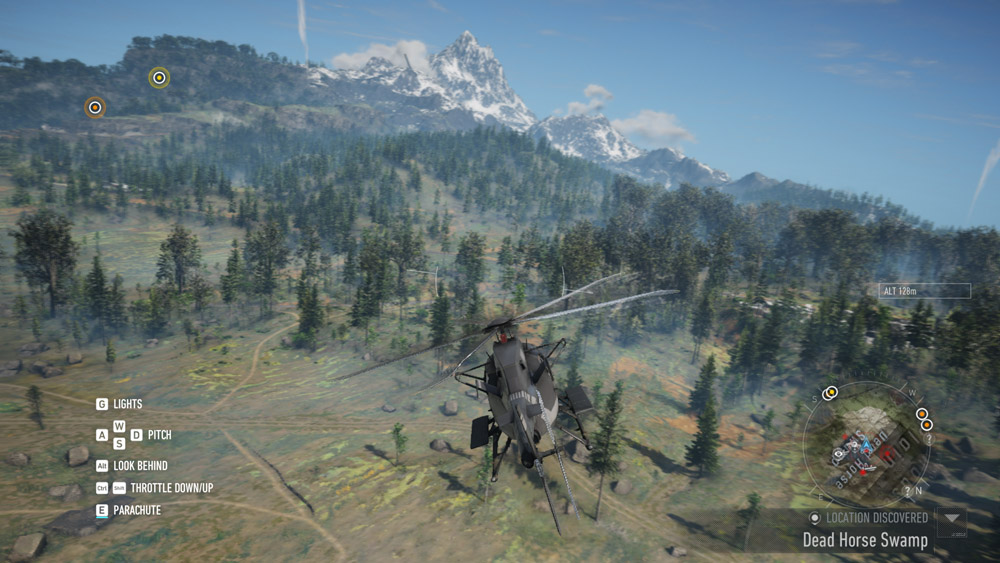Click the down-arrow box beside Location Discovered

coord(951,520)
